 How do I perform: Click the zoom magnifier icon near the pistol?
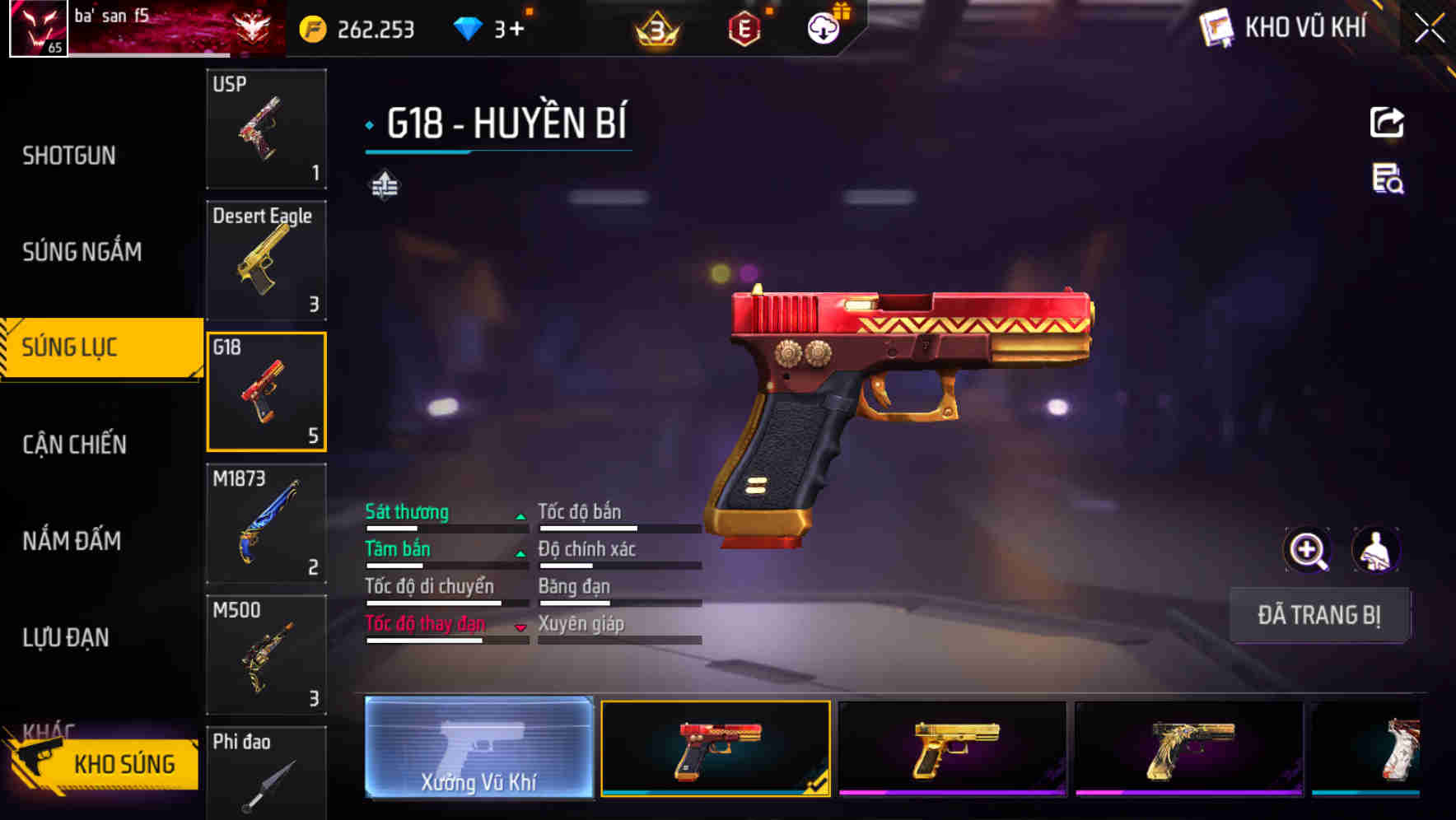pyautogui.click(x=1308, y=550)
